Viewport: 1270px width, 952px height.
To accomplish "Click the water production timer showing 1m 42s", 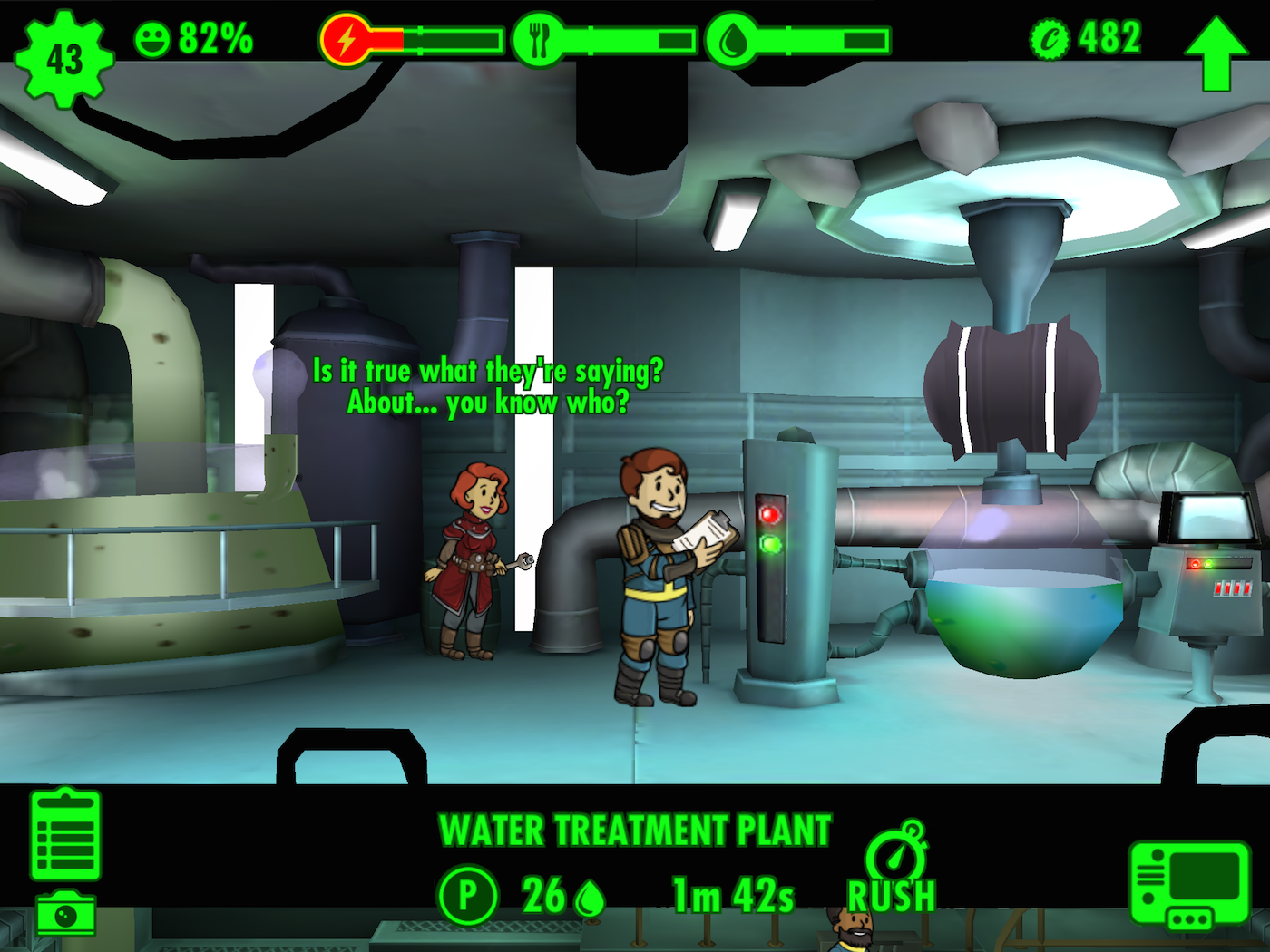I will pos(732,893).
